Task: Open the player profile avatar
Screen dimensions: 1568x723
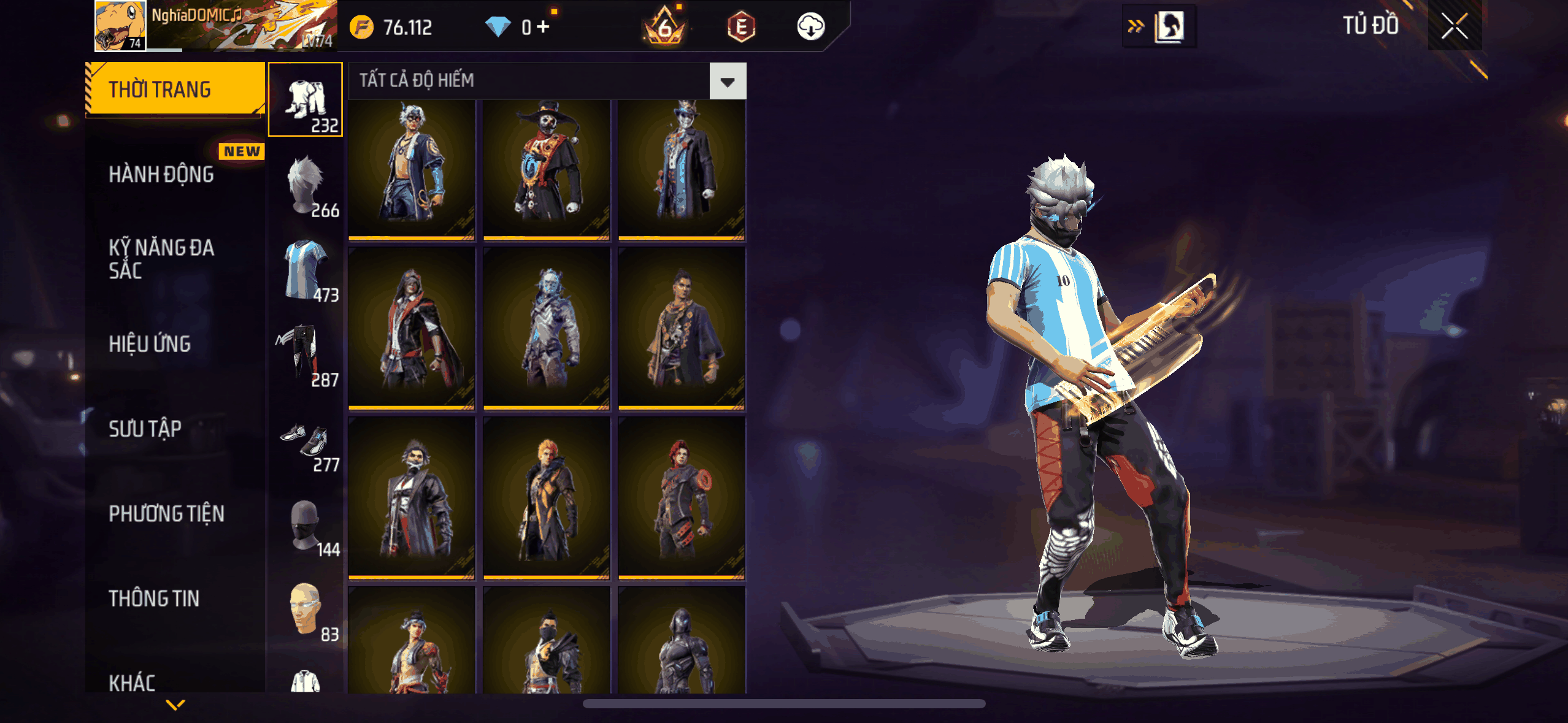Action: tap(120, 26)
